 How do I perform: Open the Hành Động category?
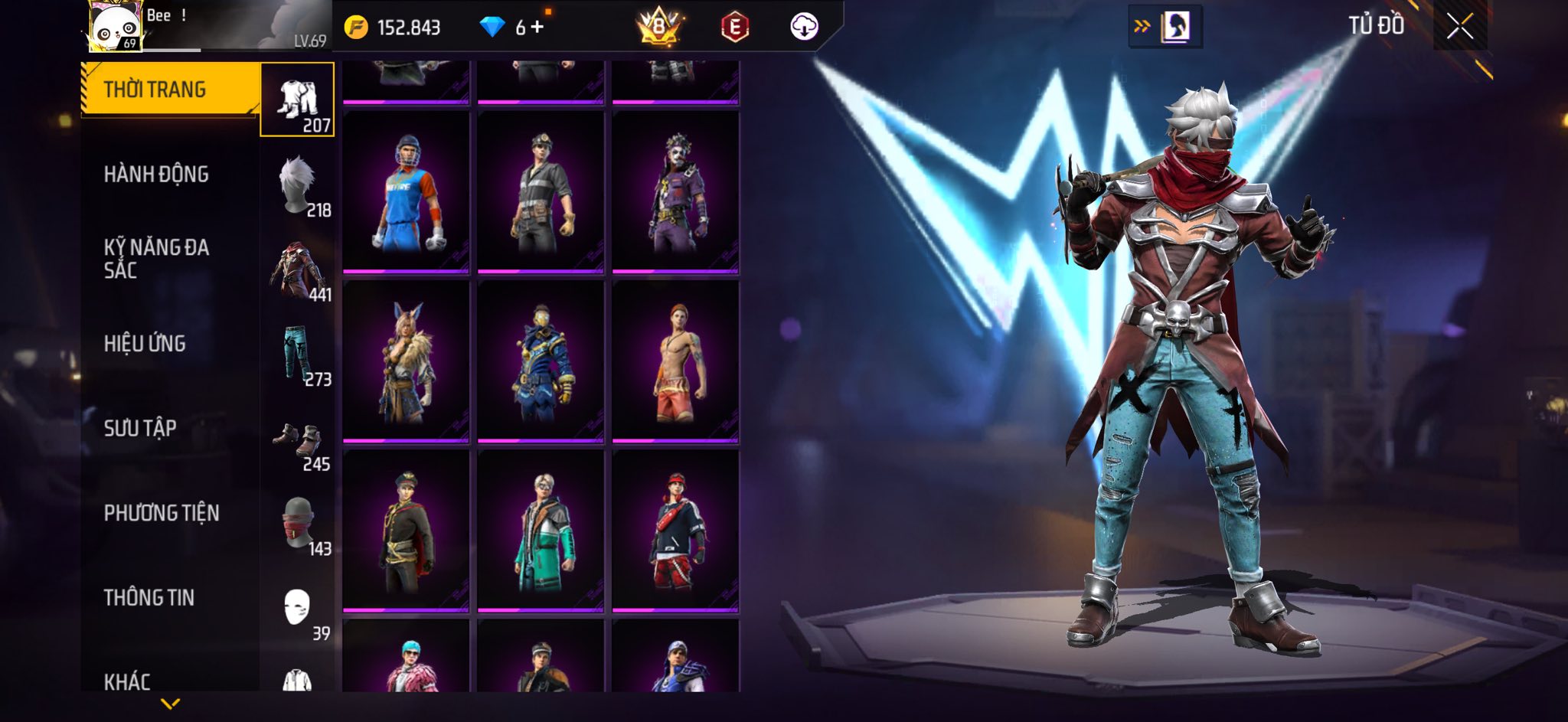point(156,175)
